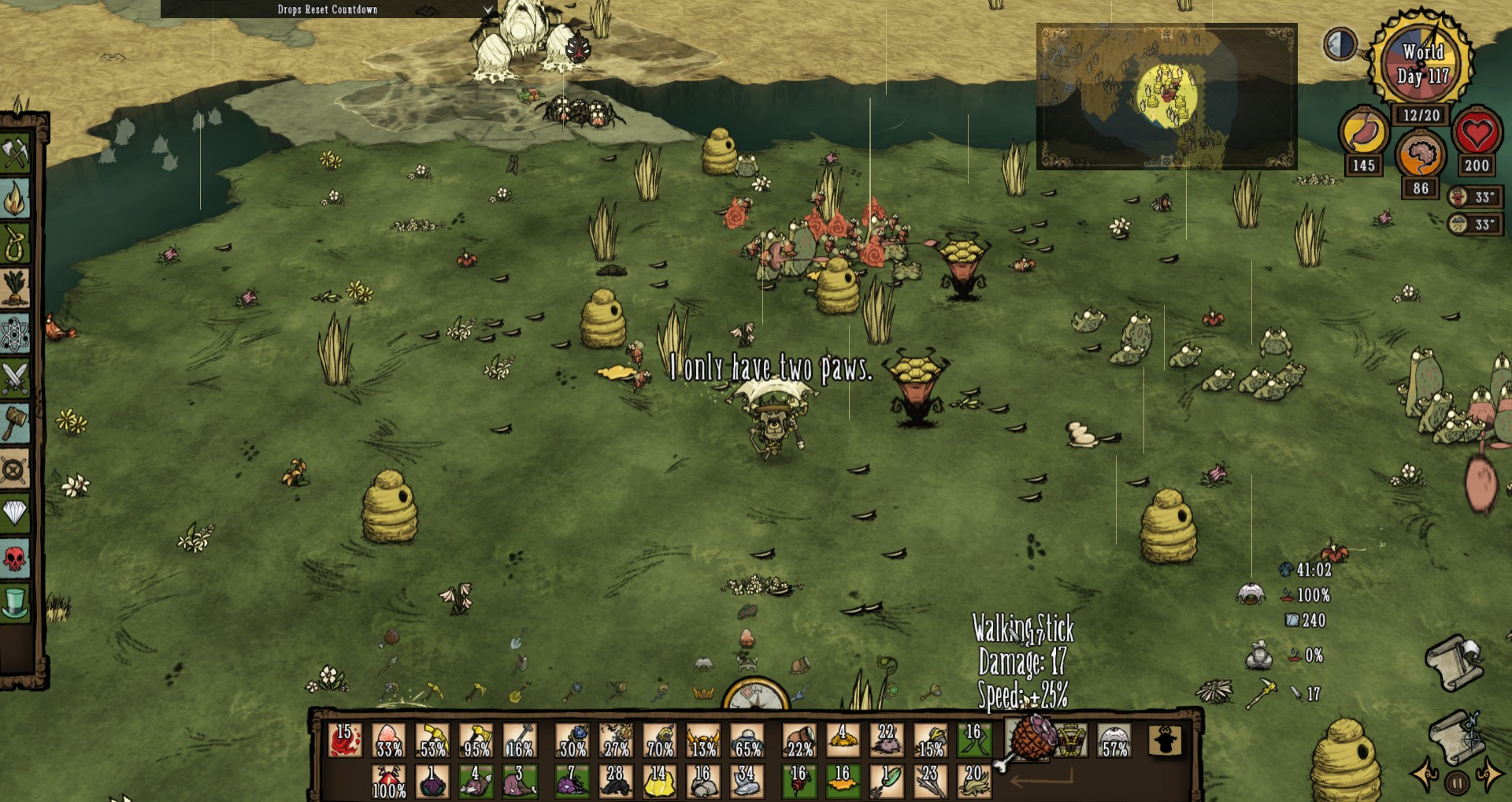This screenshot has height=802, width=1512.
Task: Select the cut grass stack of 20
Action: click(973, 781)
